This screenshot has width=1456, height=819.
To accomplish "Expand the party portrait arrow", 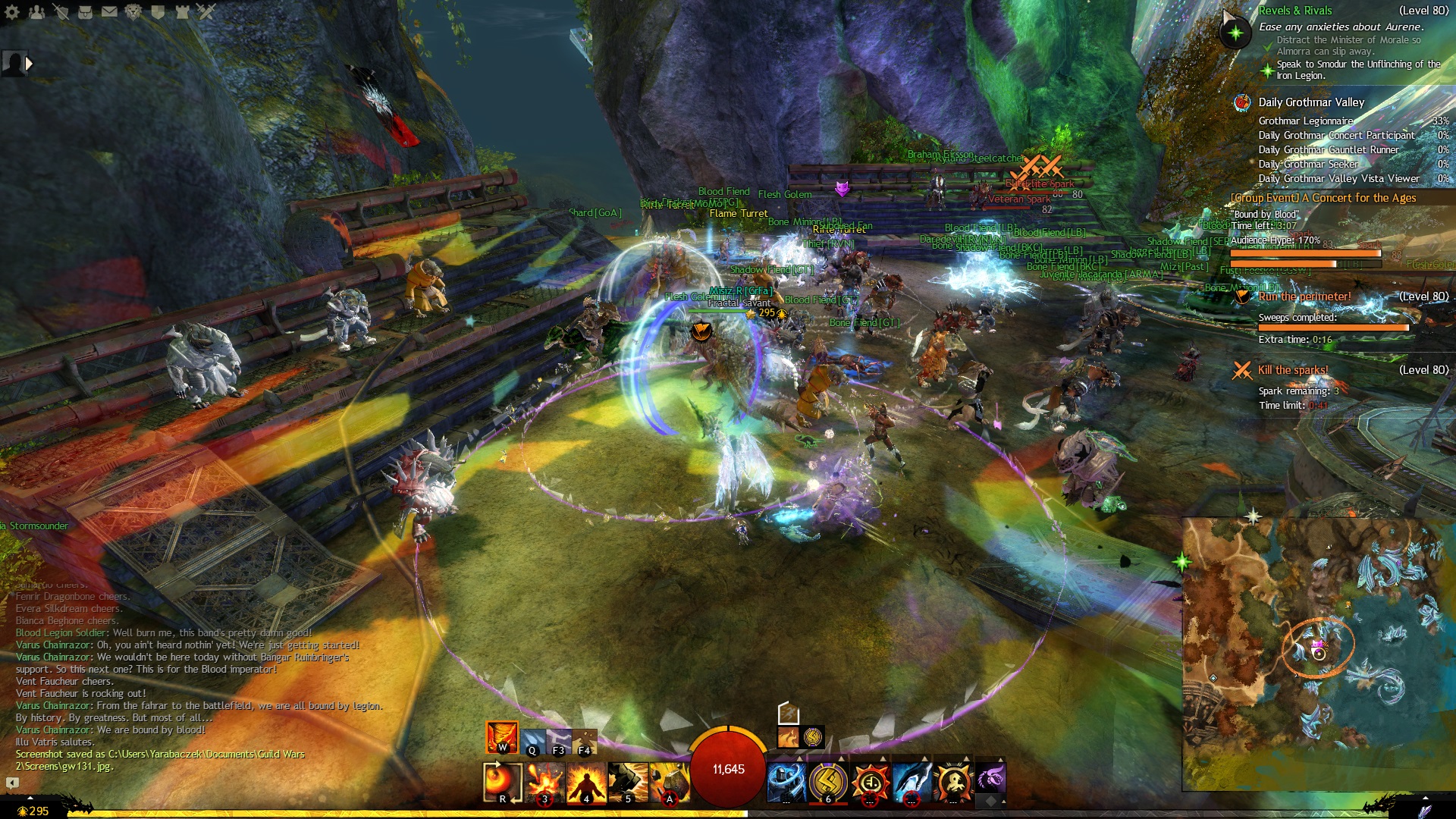I will [x=29, y=64].
